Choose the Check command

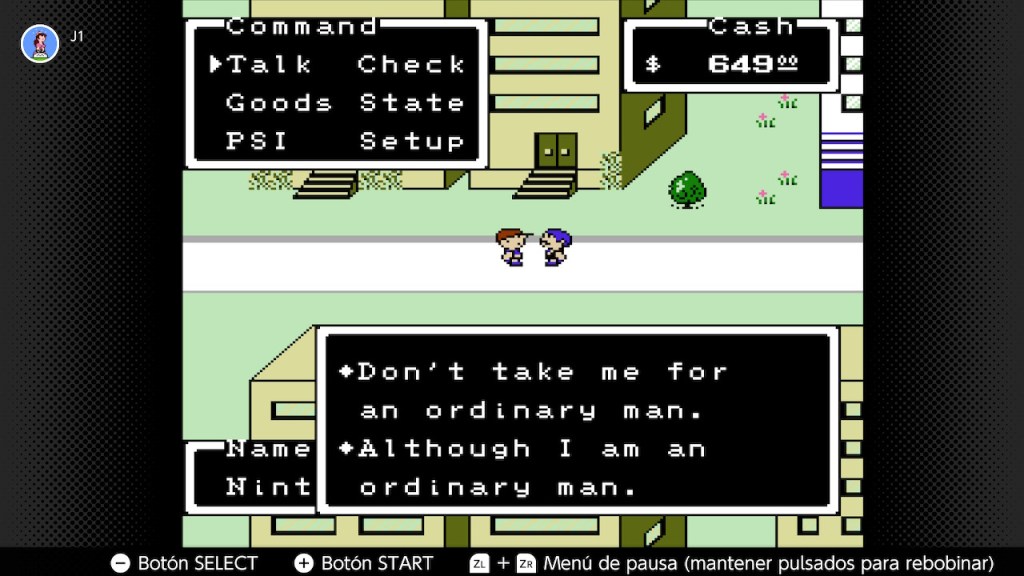point(411,65)
